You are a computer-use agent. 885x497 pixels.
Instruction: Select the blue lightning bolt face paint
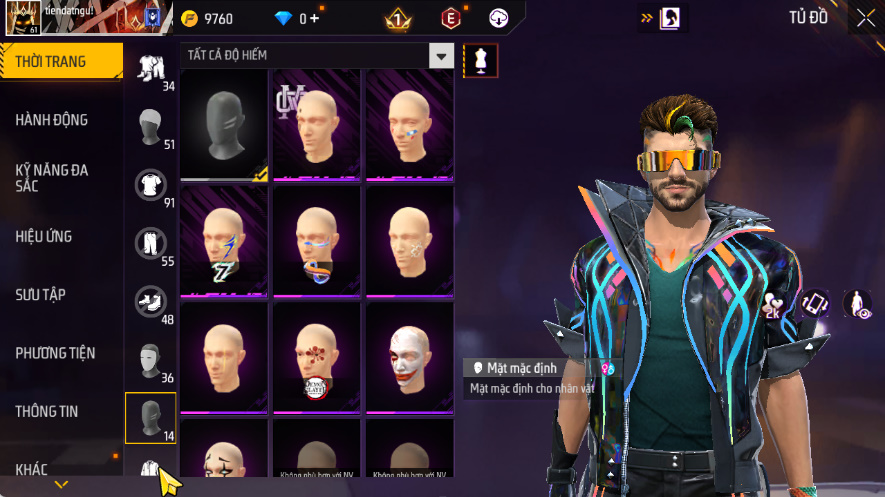(223, 240)
